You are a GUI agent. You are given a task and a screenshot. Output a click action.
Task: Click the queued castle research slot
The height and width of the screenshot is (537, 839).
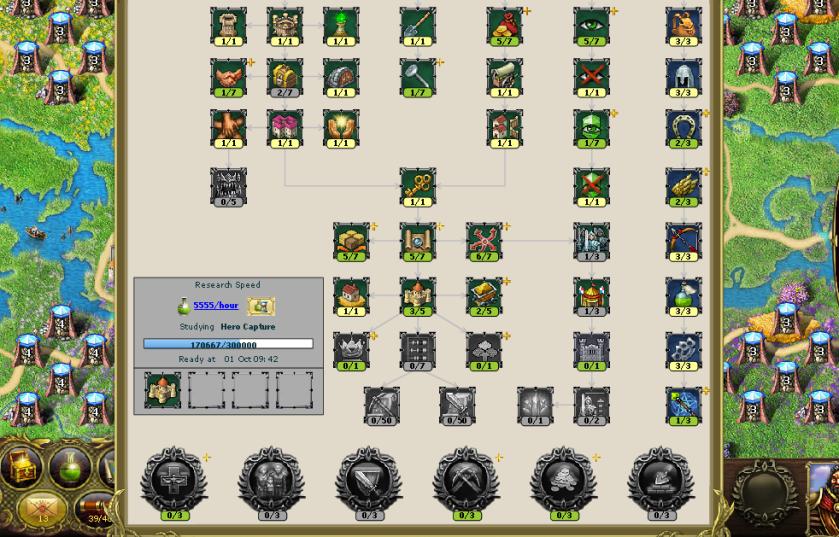[x=162, y=389]
